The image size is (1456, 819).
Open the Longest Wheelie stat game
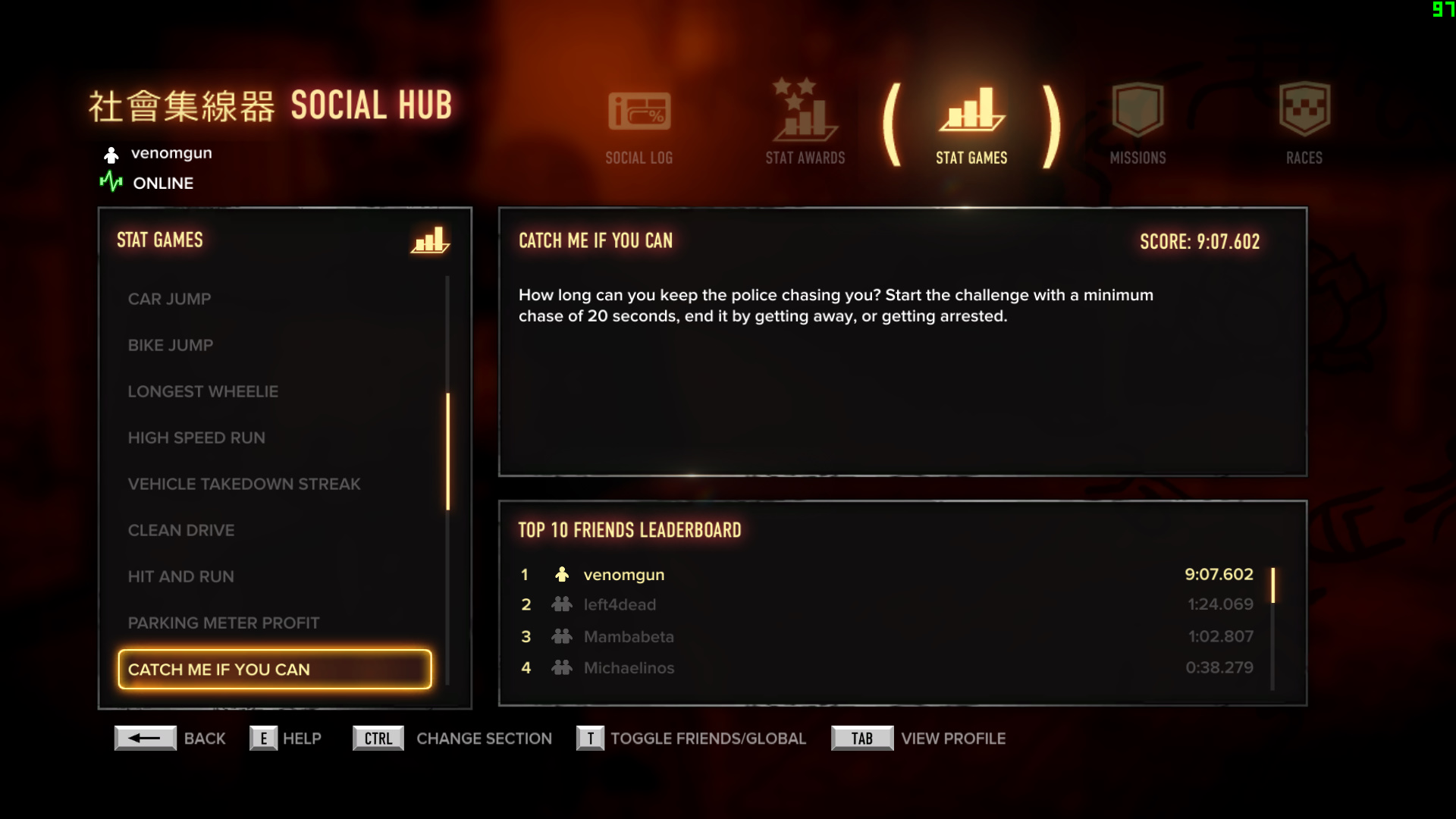tap(202, 391)
